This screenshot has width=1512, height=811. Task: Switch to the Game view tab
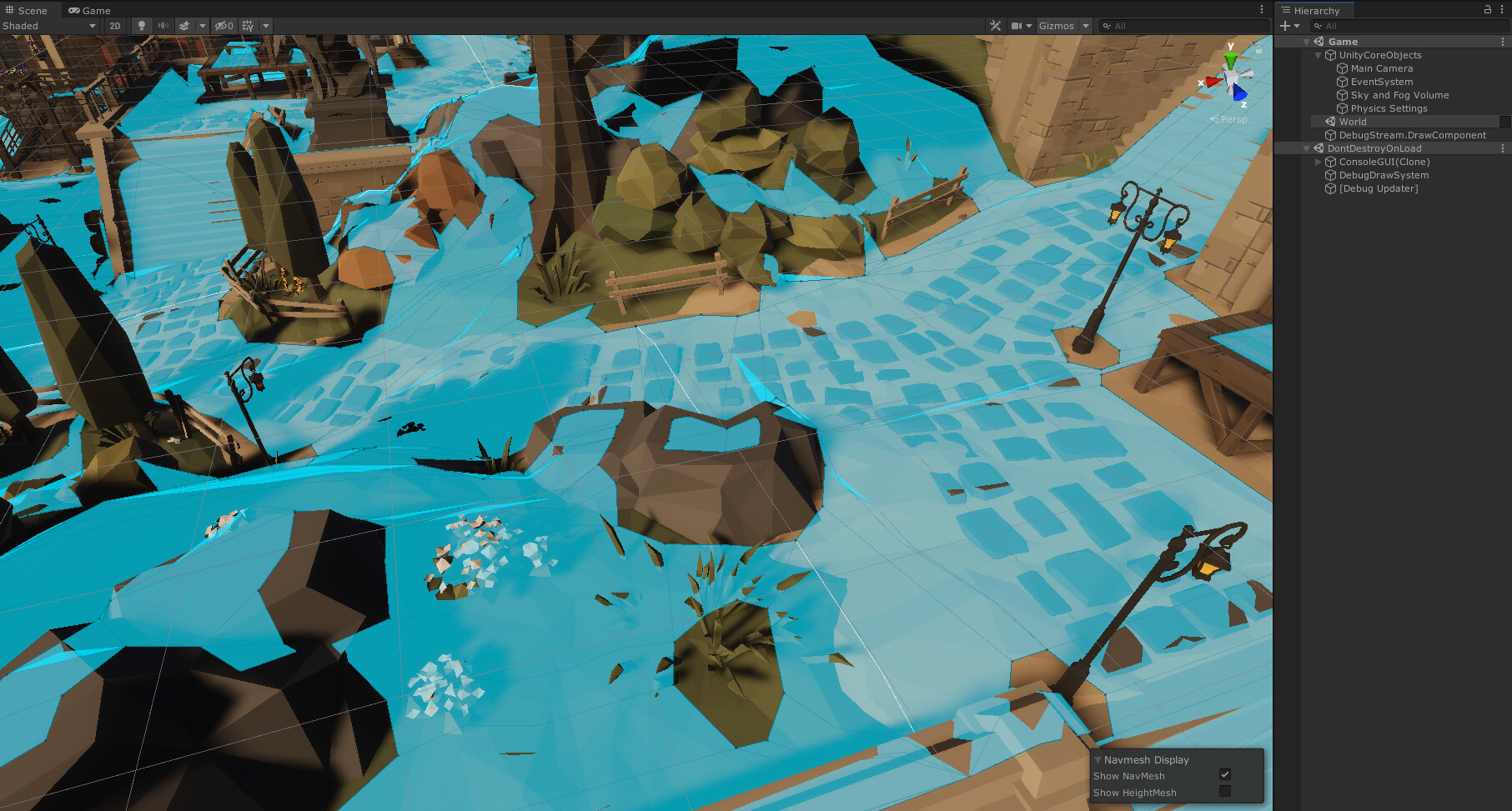pyautogui.click(x=89, y=10)
